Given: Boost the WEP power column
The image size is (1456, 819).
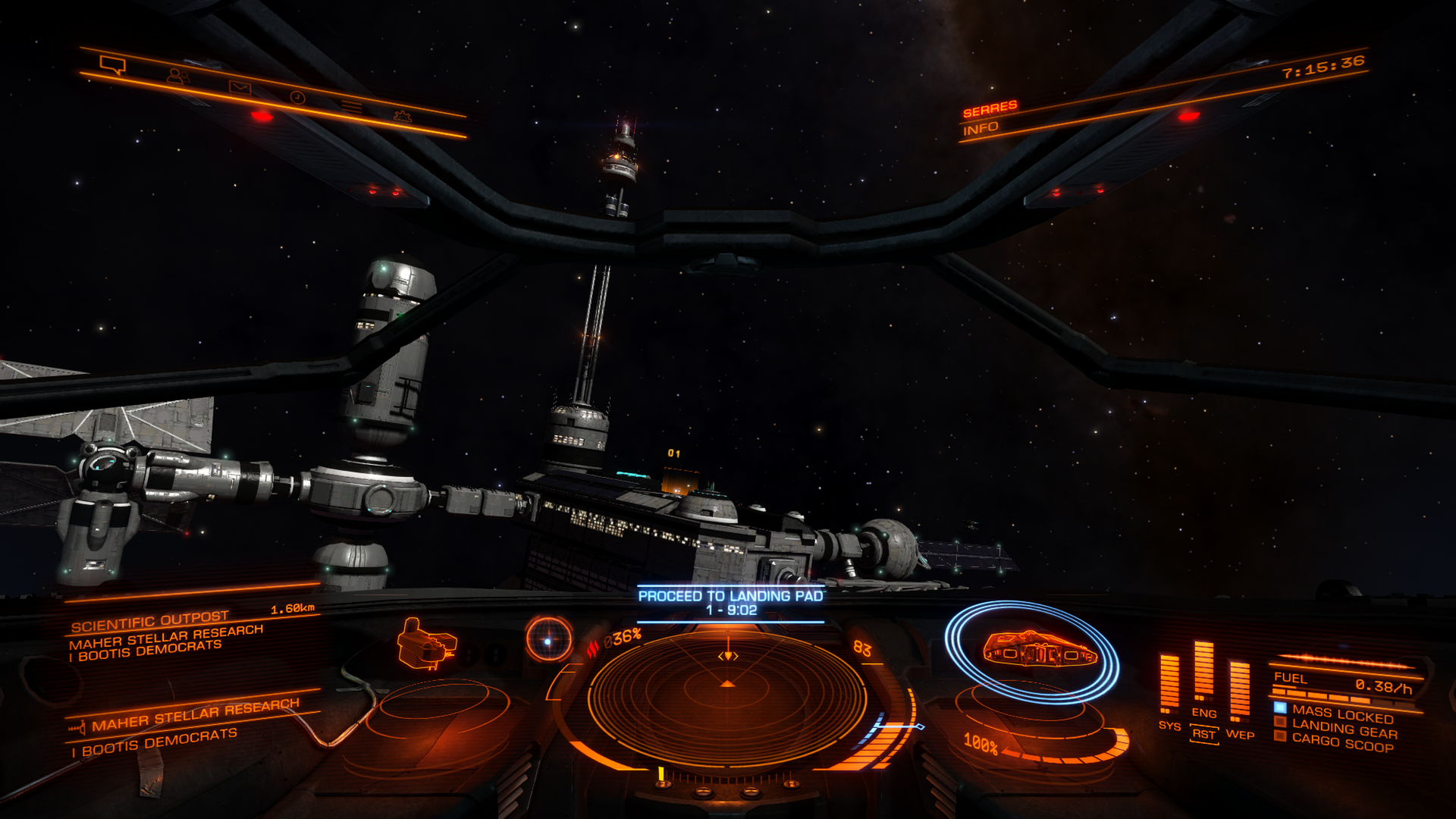Looking at the screenshot, I should click(x=1239, y=689).
